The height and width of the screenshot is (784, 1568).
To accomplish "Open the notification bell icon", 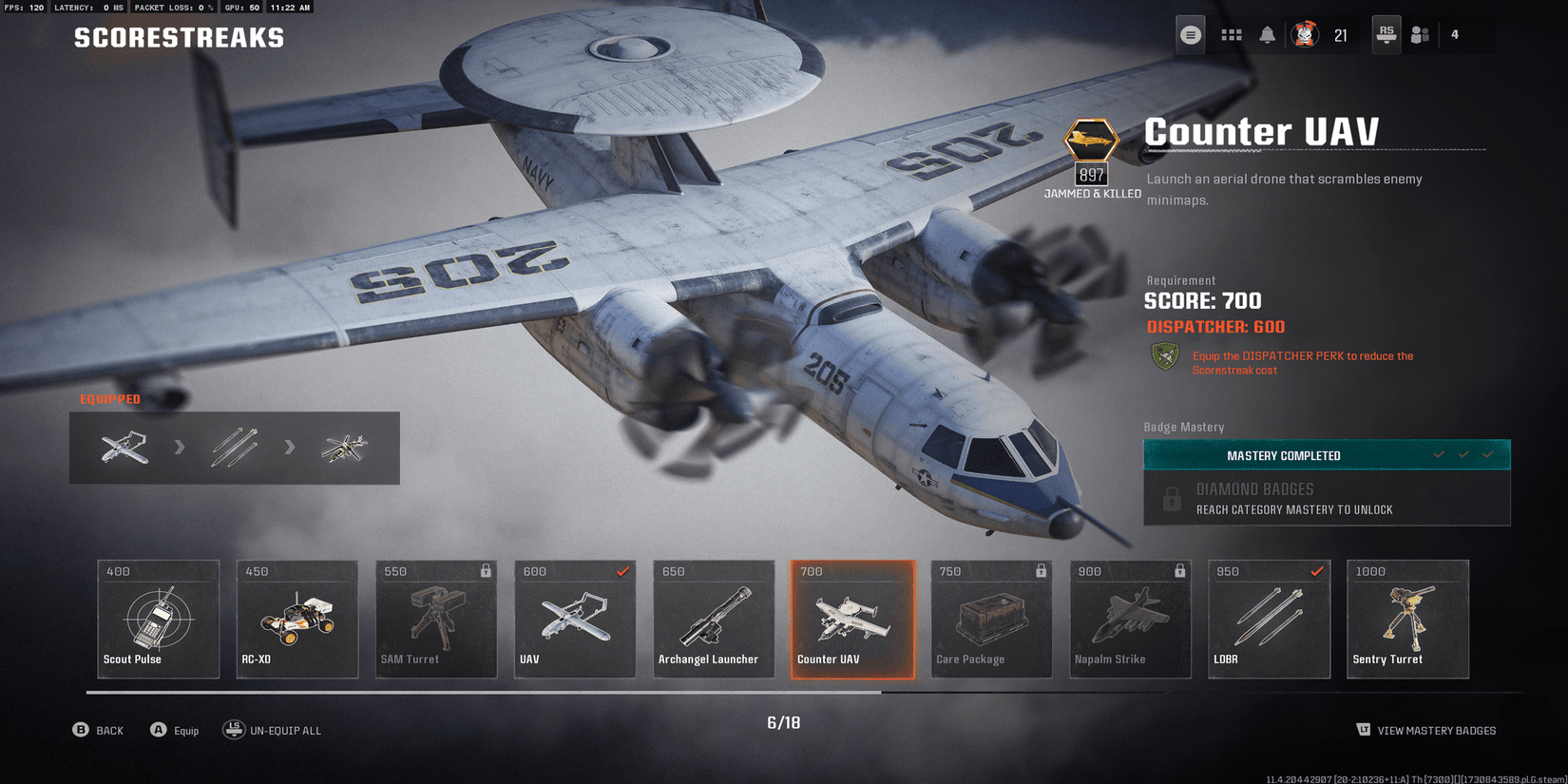I will [1268, 34].
